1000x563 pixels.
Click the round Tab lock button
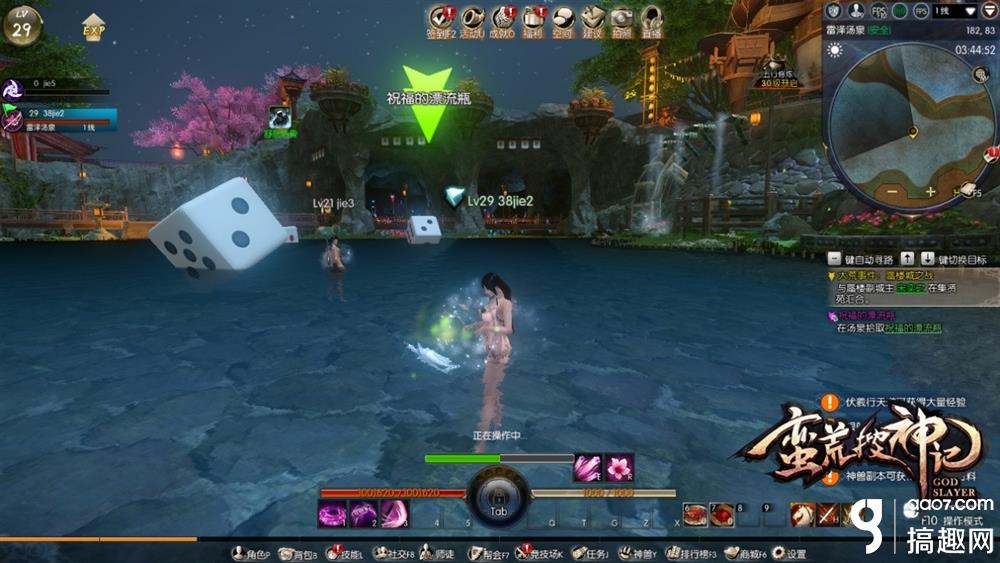[498, 495]
